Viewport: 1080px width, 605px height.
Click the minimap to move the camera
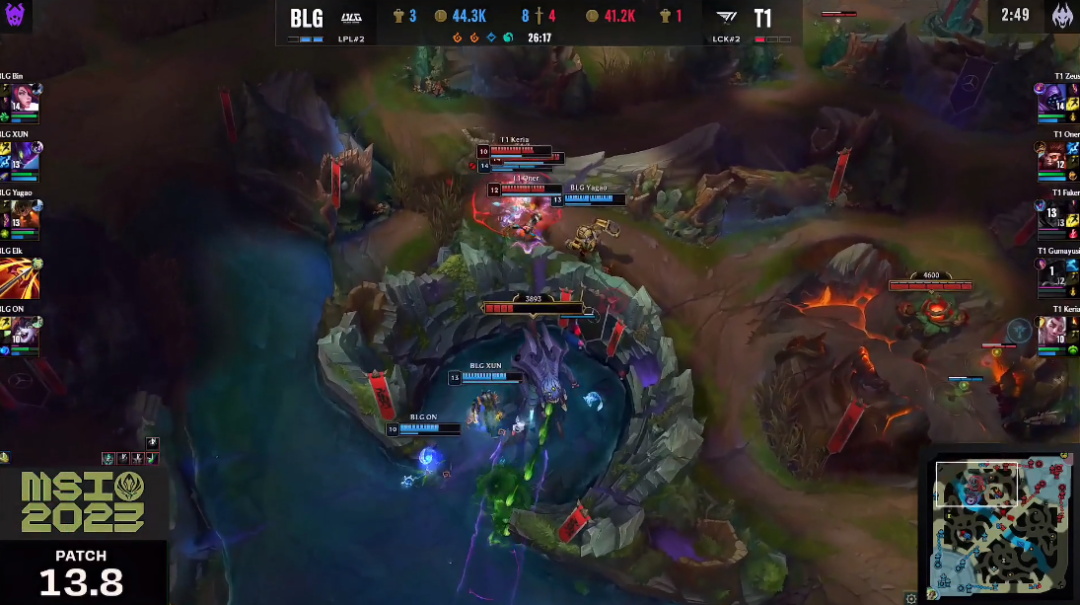pos(998,523)
